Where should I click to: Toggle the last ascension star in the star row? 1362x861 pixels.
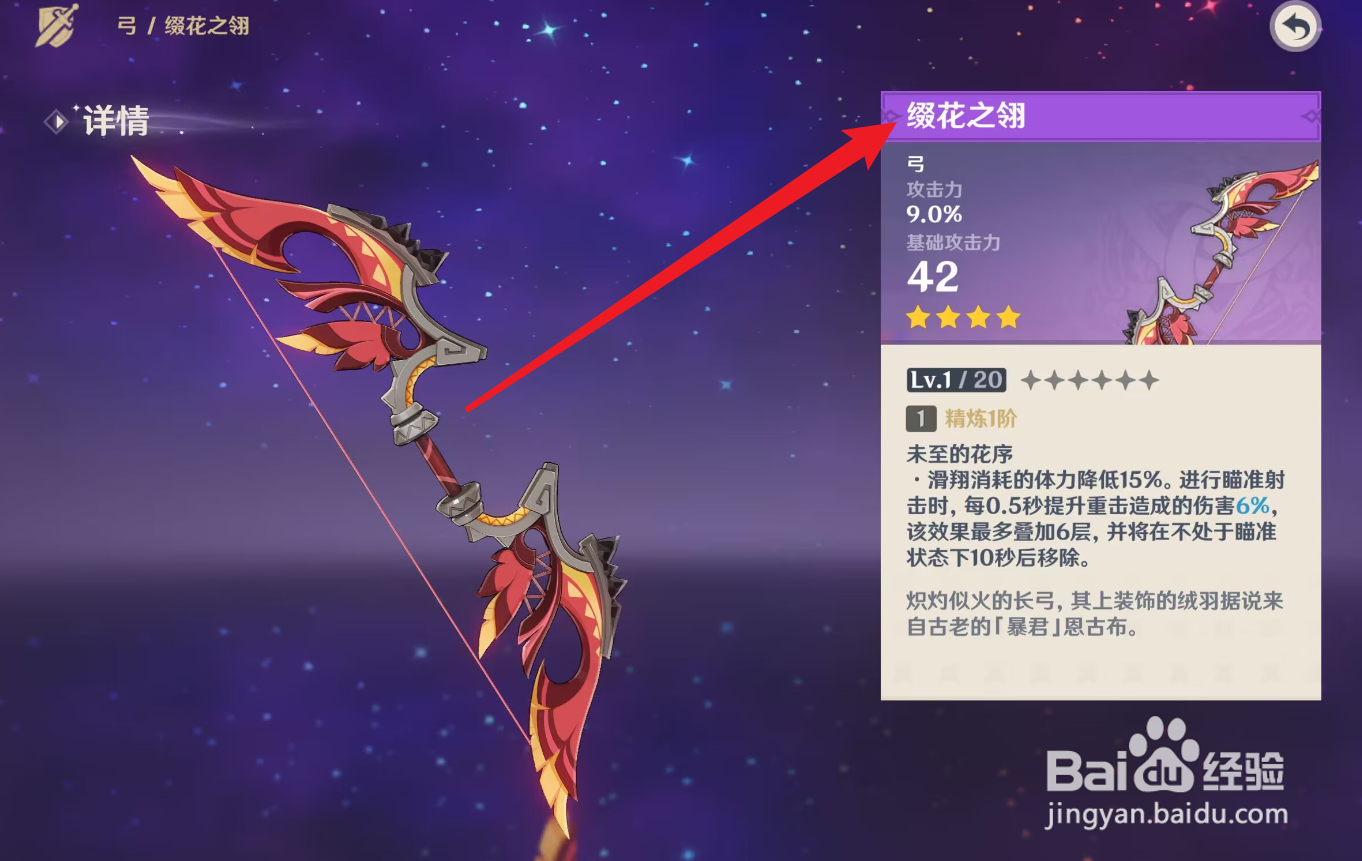tap(1148, 380)
